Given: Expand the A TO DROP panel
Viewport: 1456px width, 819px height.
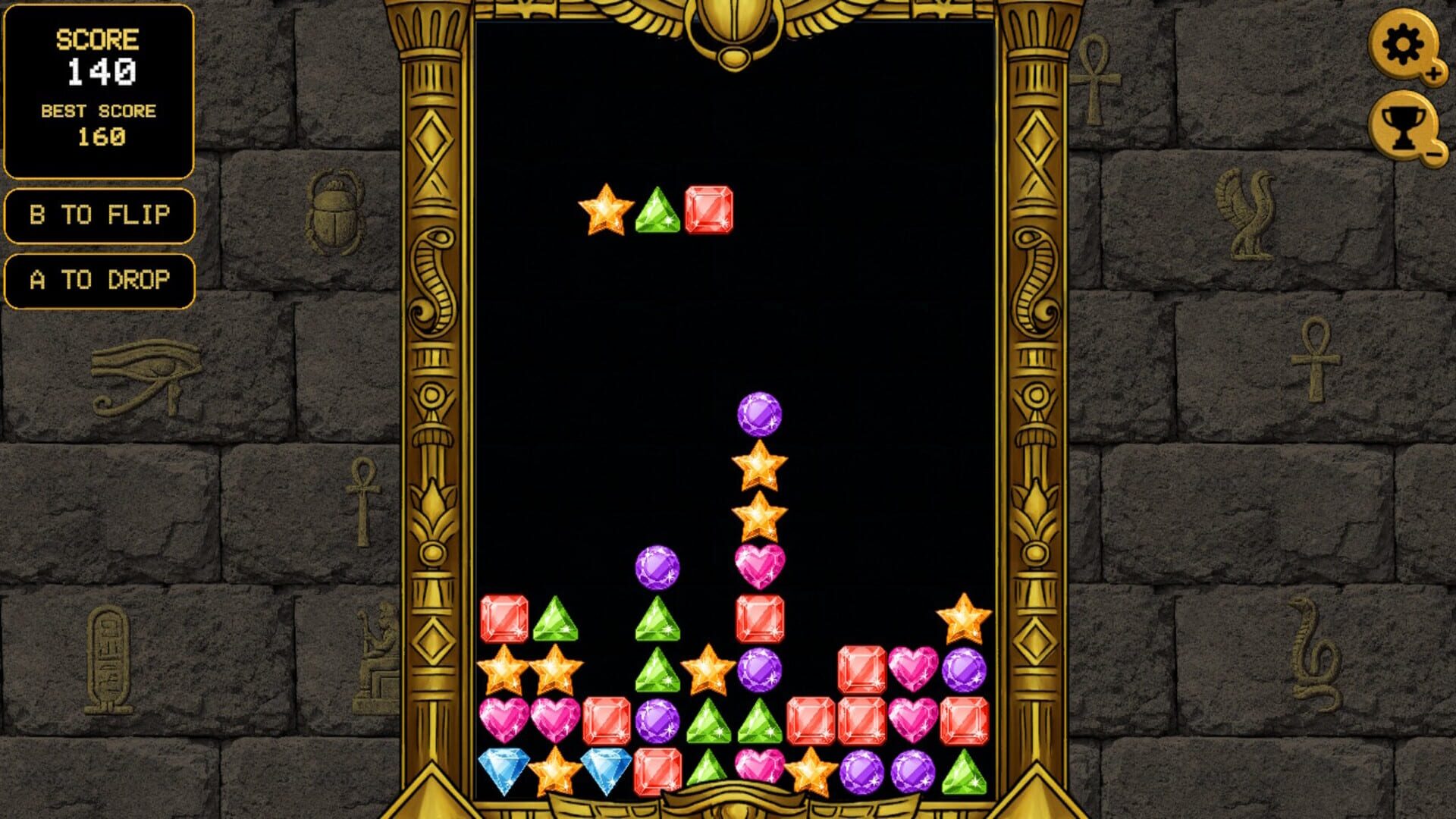Looking at the screenshot, I should click(x=99, y=279).
